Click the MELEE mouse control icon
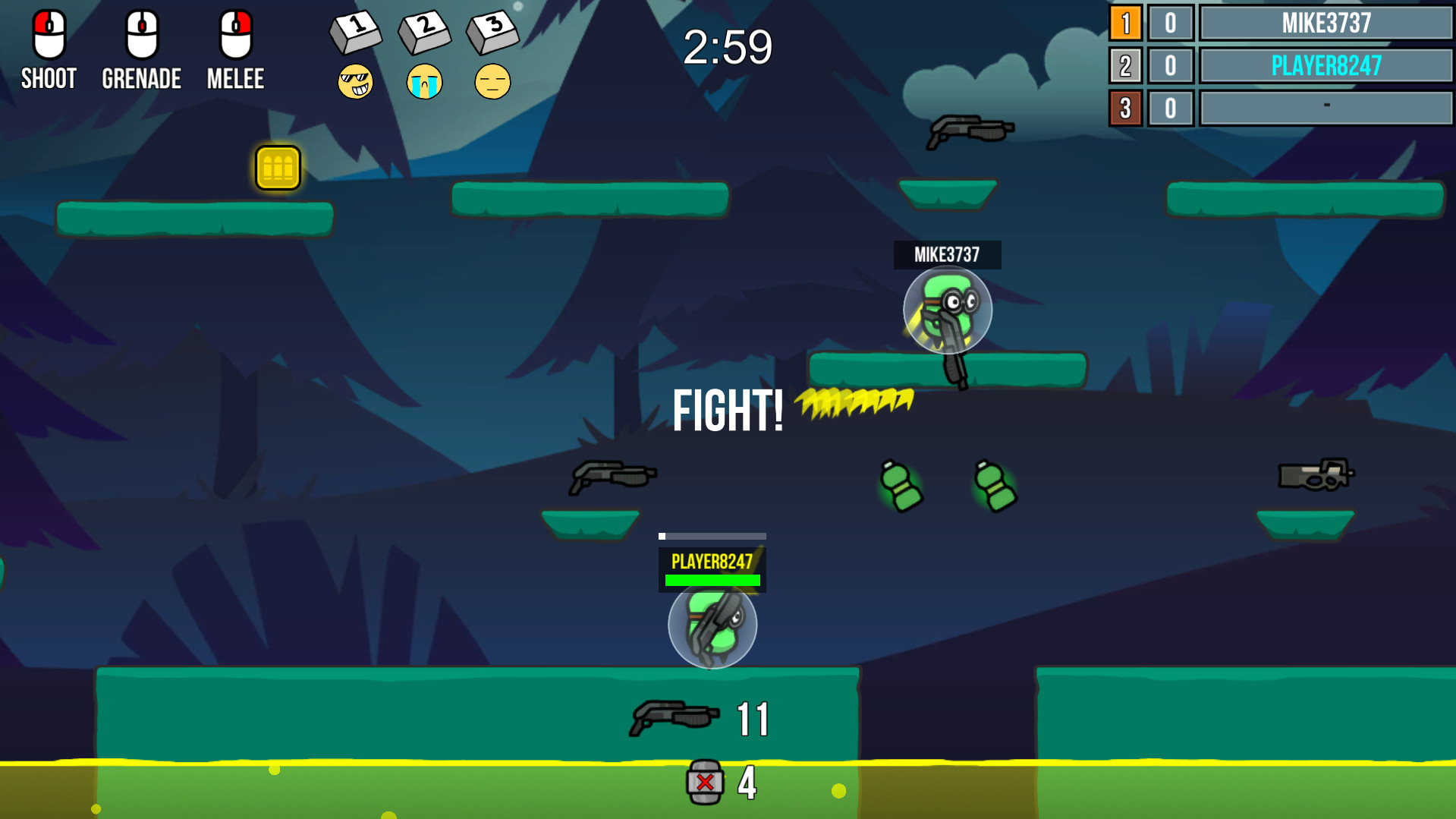 [235, 34]
